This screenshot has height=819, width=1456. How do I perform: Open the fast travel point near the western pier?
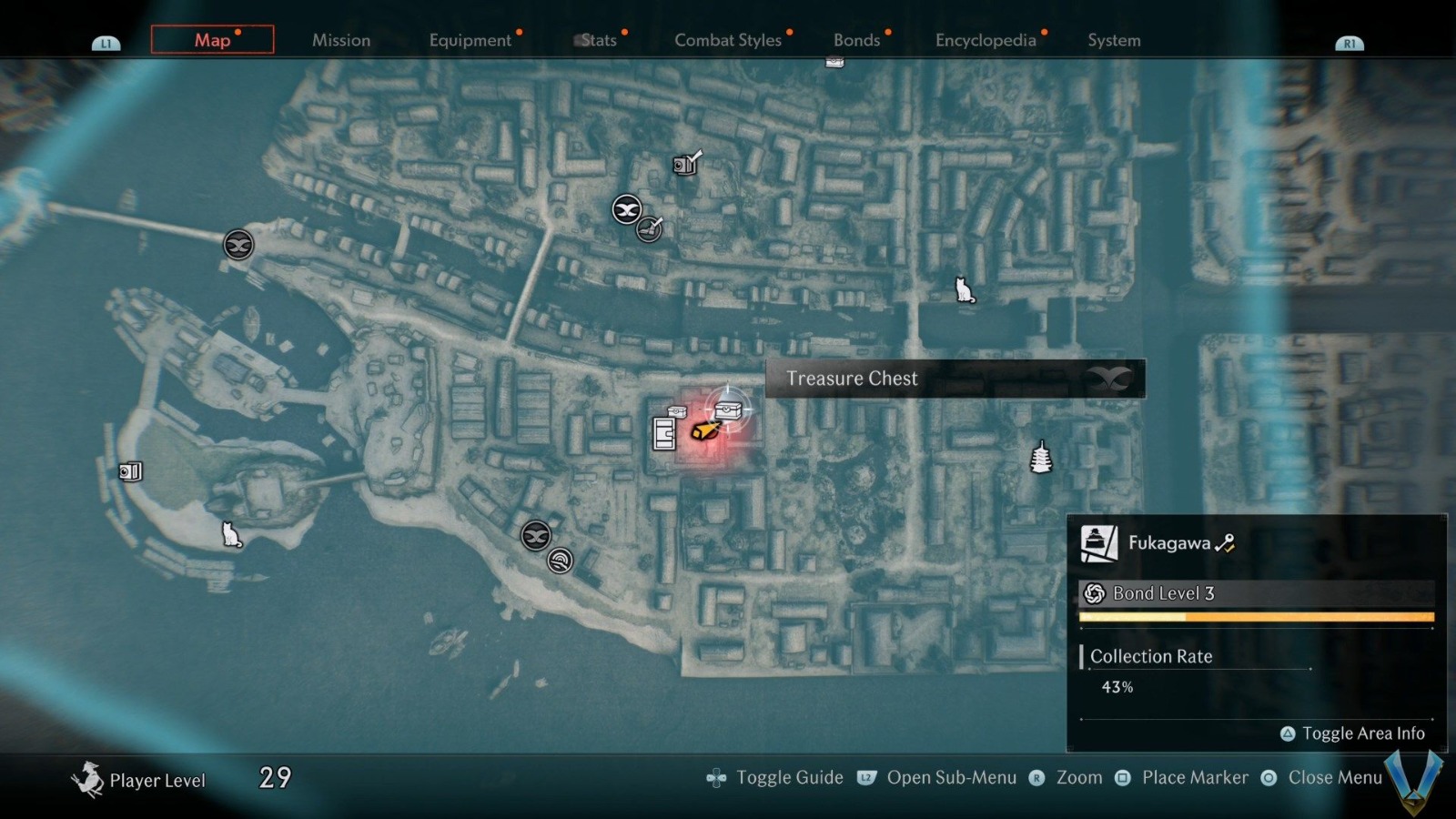(x=238, y=245)
